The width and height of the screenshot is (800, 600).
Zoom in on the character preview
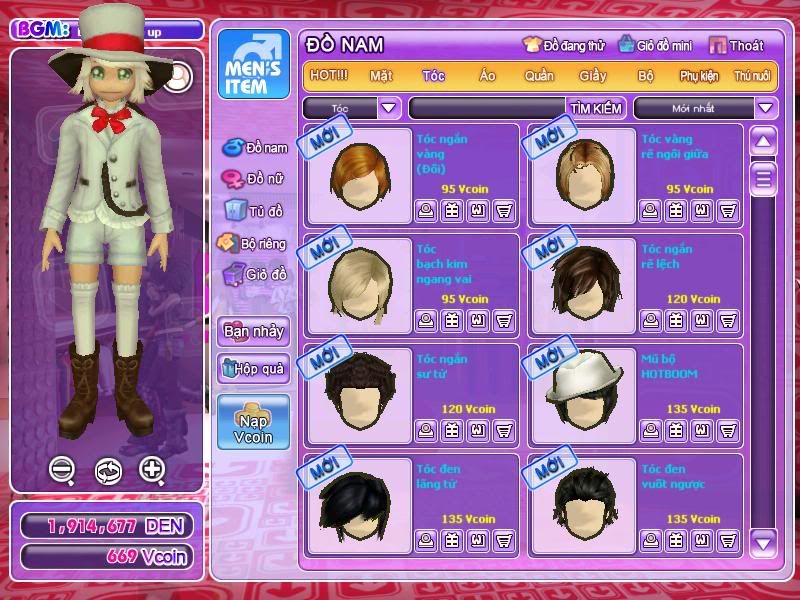pyautogui.click(x=152, y=469)
